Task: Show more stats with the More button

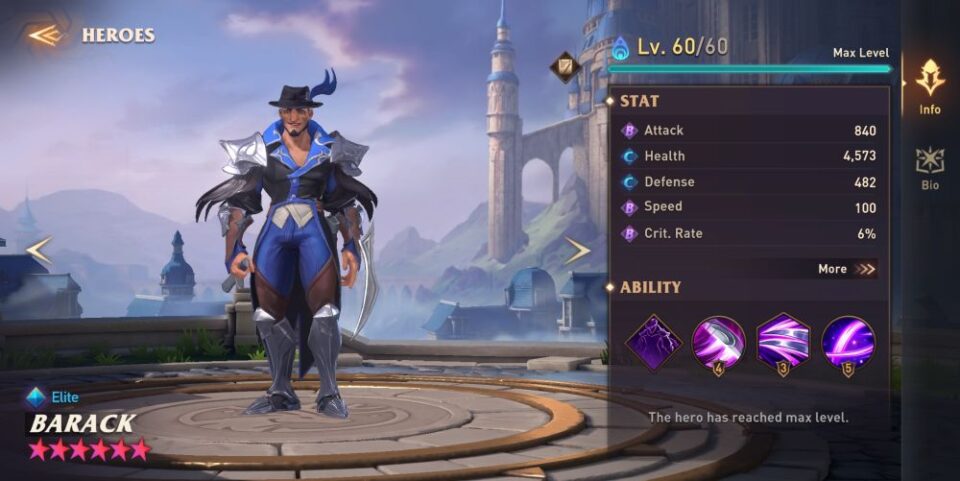Action: coord(846,268)
